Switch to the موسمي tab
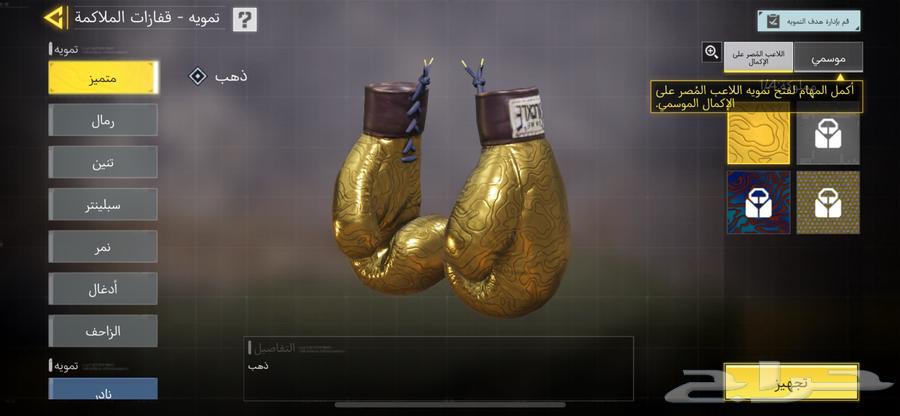The width and height of the screenshot is (900, 416). tap(828, 57)
